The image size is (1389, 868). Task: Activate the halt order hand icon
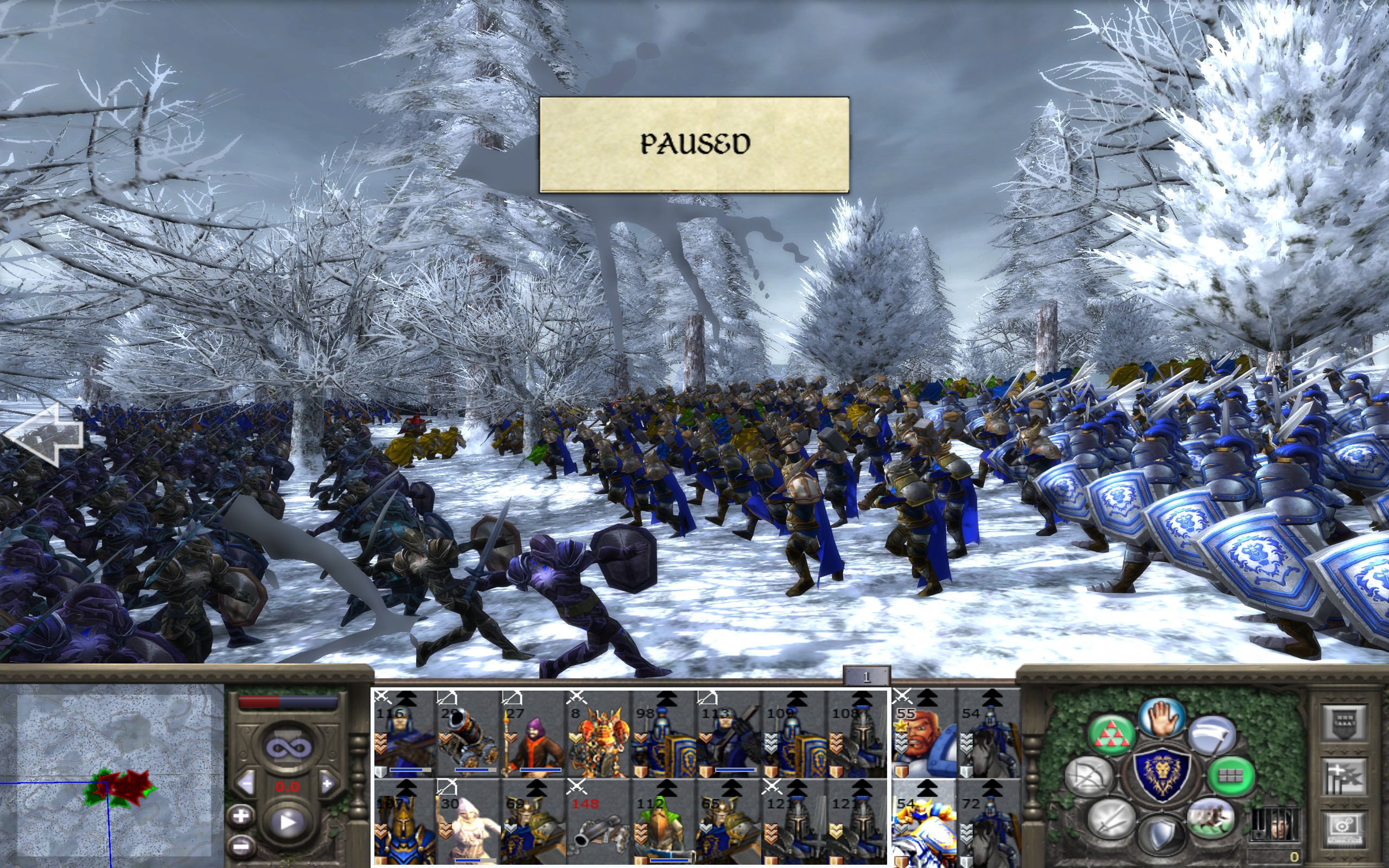click(x=1161, y=718)
